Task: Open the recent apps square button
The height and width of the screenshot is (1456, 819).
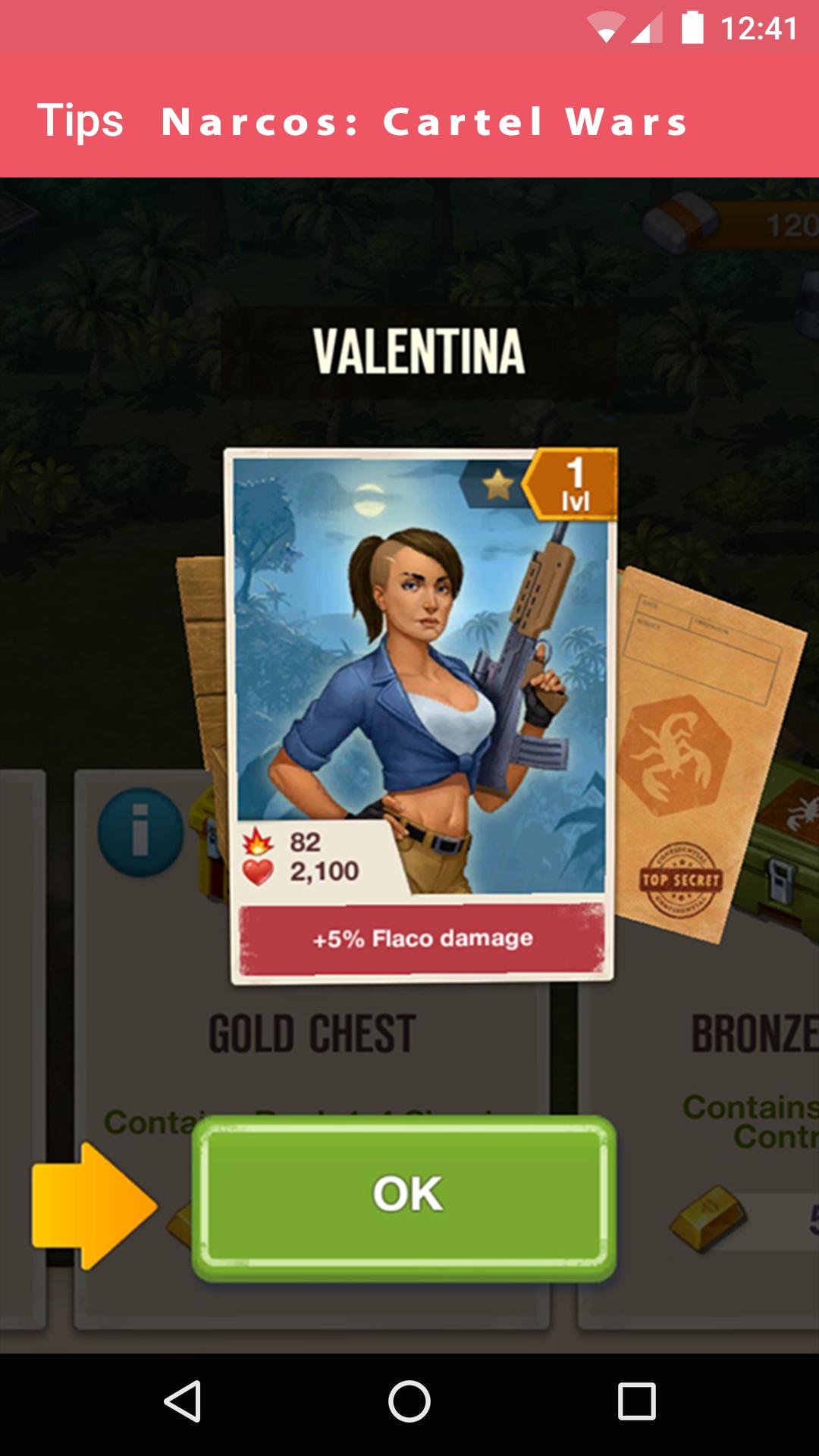Action: [x=636, y=1401]
